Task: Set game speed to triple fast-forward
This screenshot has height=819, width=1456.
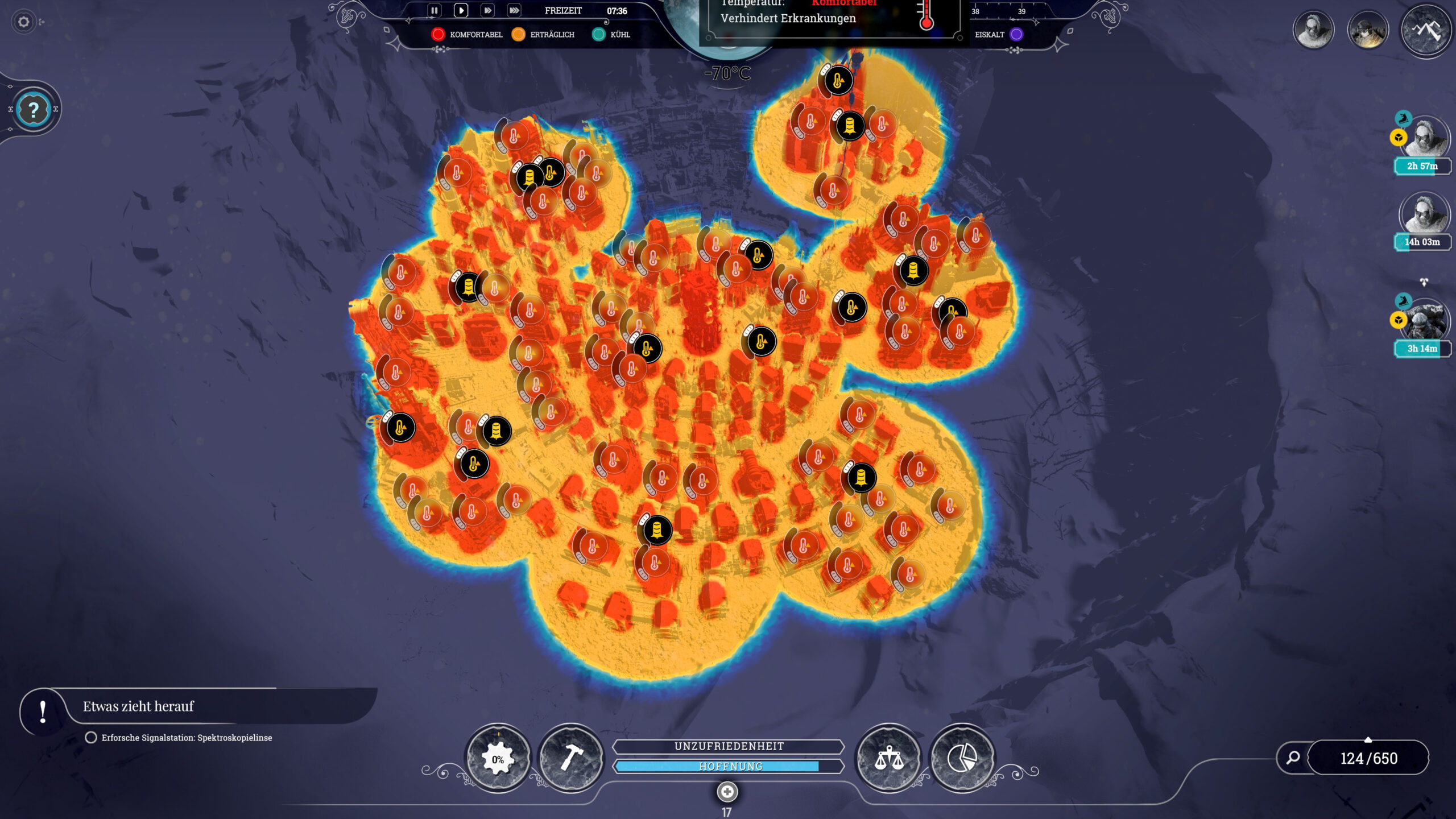Action: [514, 10]
